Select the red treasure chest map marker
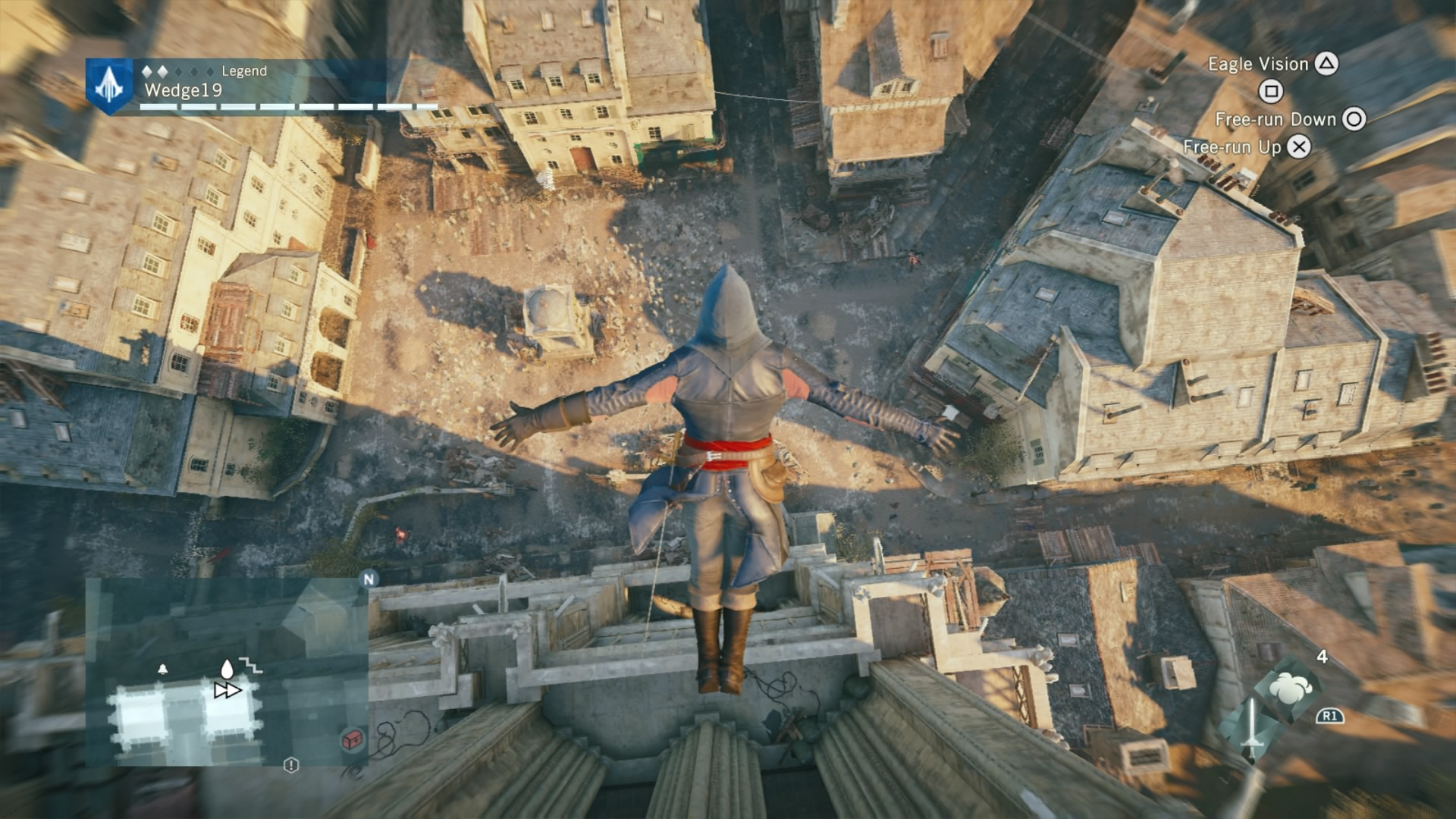This screenshot has width=1456, height=819. click(353, 739)
